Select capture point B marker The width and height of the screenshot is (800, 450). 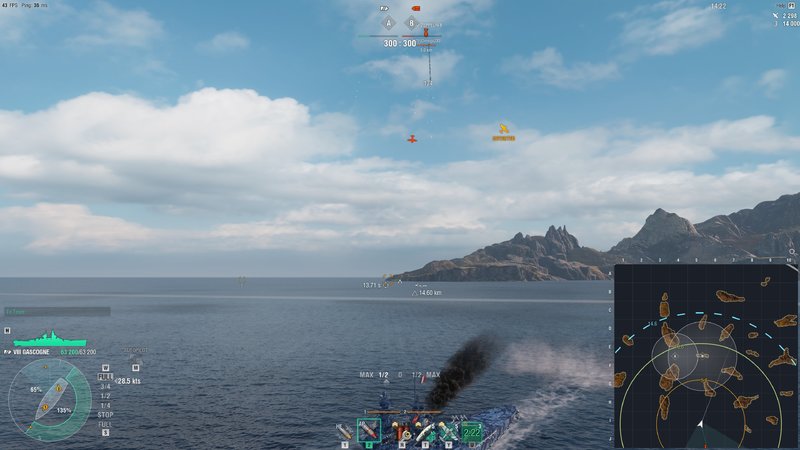pos(409,21)
